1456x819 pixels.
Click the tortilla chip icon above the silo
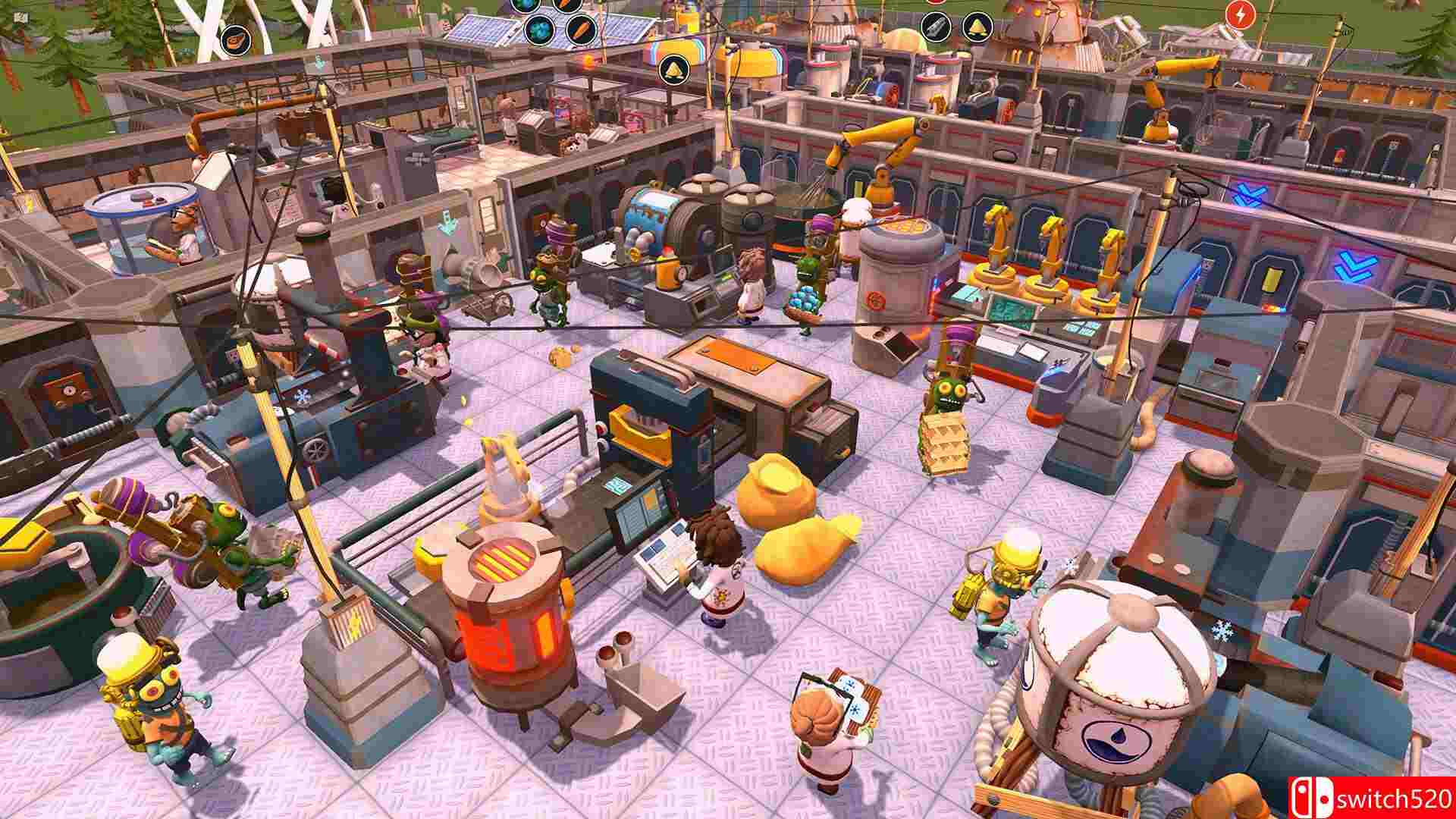[674, 71]
